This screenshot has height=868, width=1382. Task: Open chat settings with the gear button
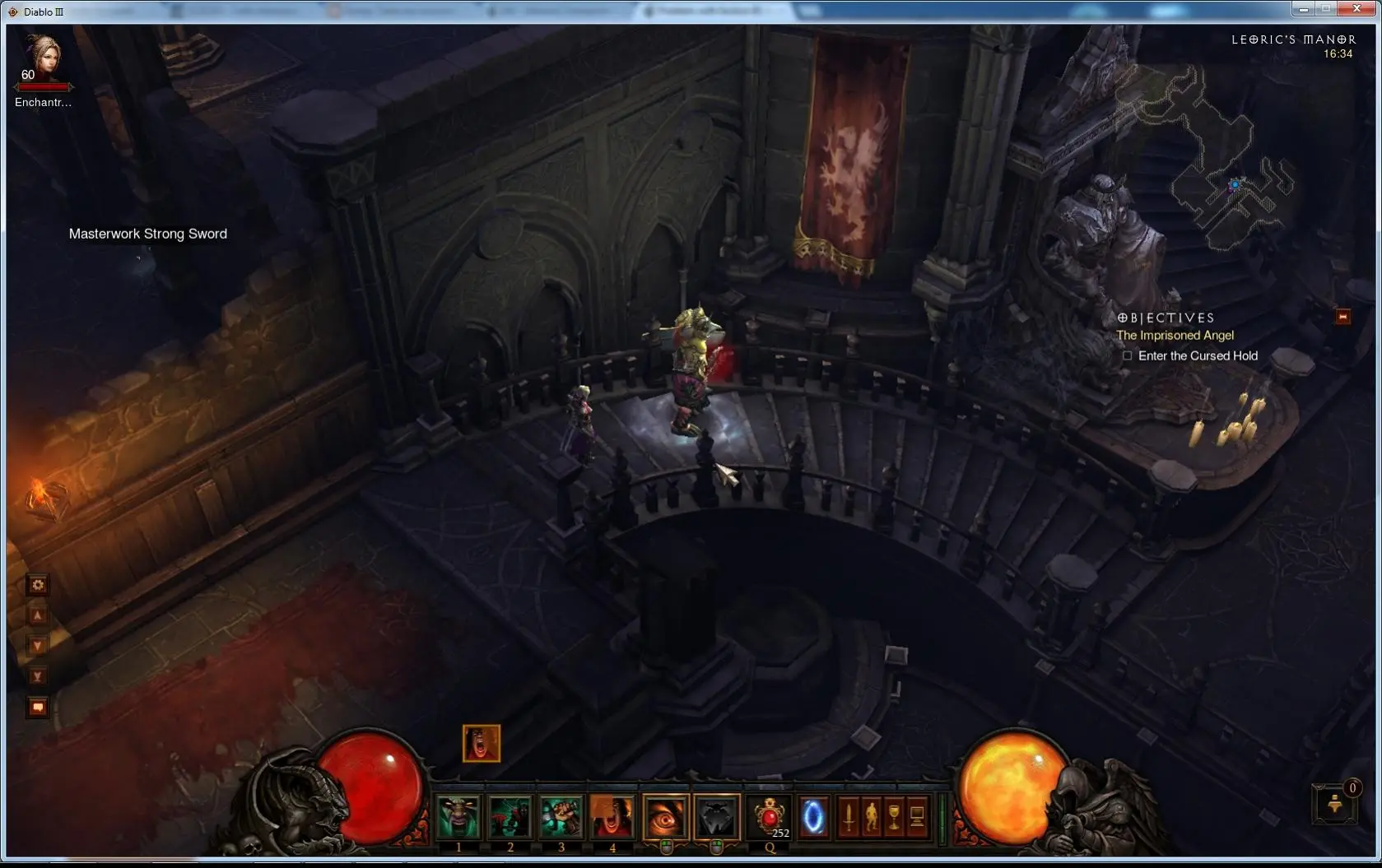[x=38, y=585]
